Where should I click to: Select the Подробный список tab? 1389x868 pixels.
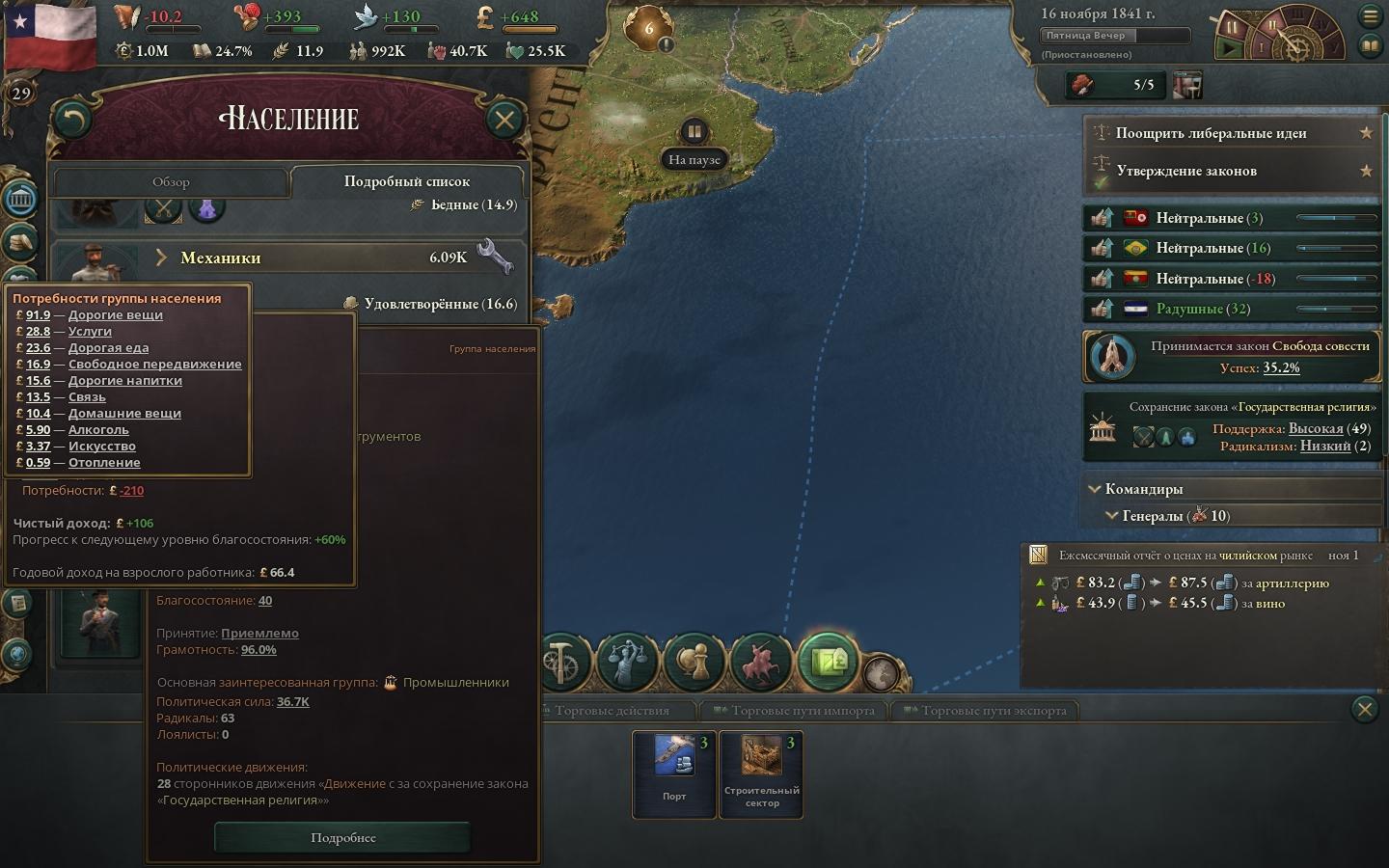(406, 181)
